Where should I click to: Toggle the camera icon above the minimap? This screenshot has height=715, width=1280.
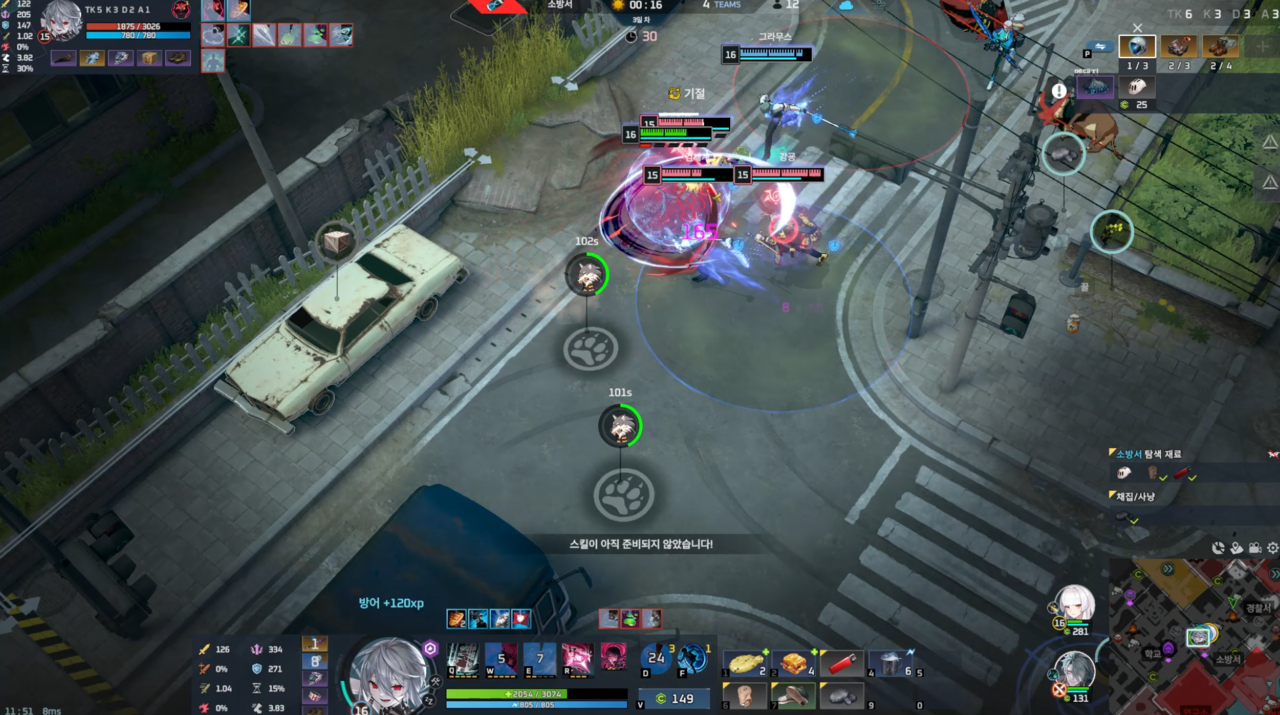pyautogui.click(x=1255, y=548)
